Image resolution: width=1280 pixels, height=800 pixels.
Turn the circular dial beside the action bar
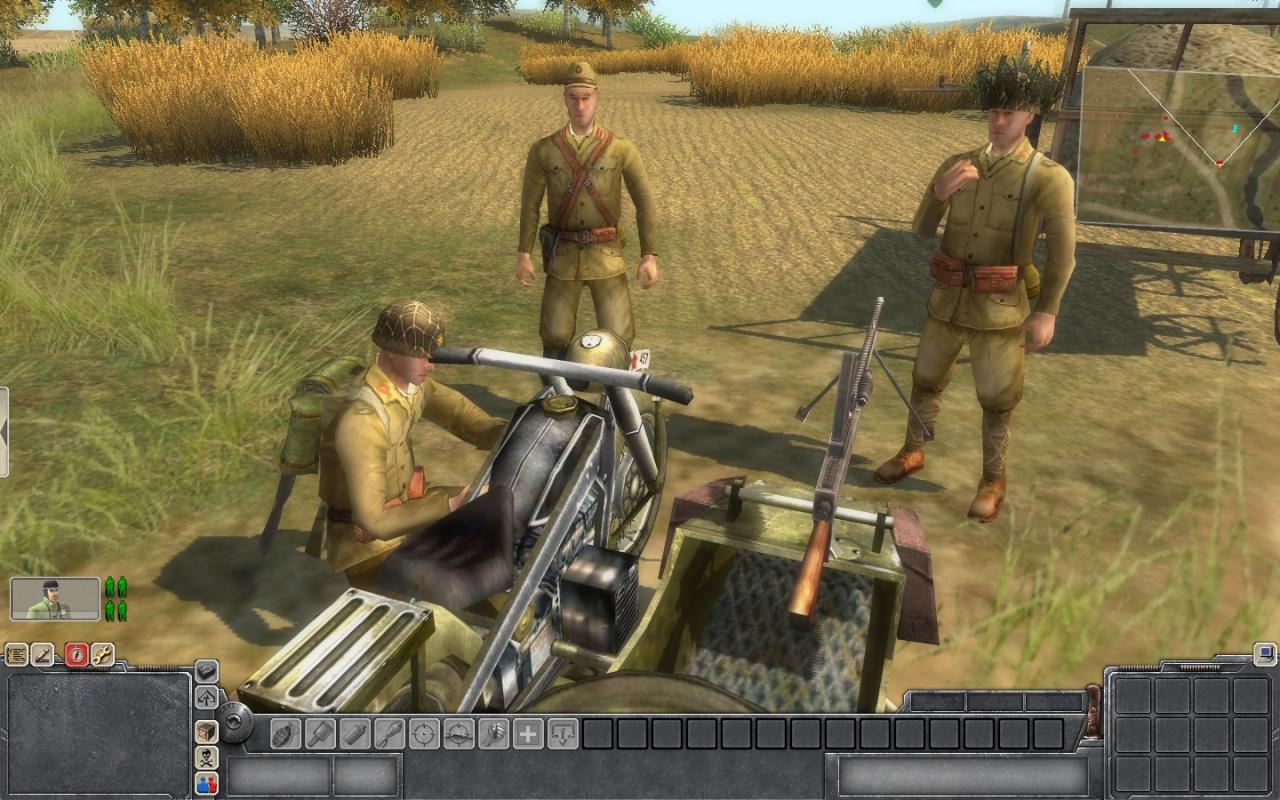[234, 721]
